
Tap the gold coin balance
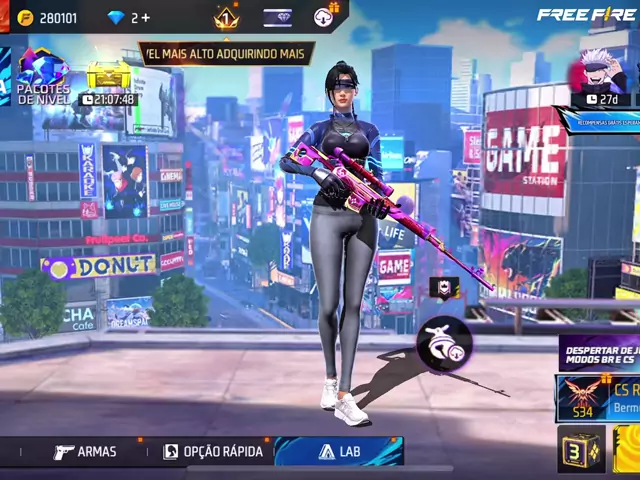pos(50,17)
